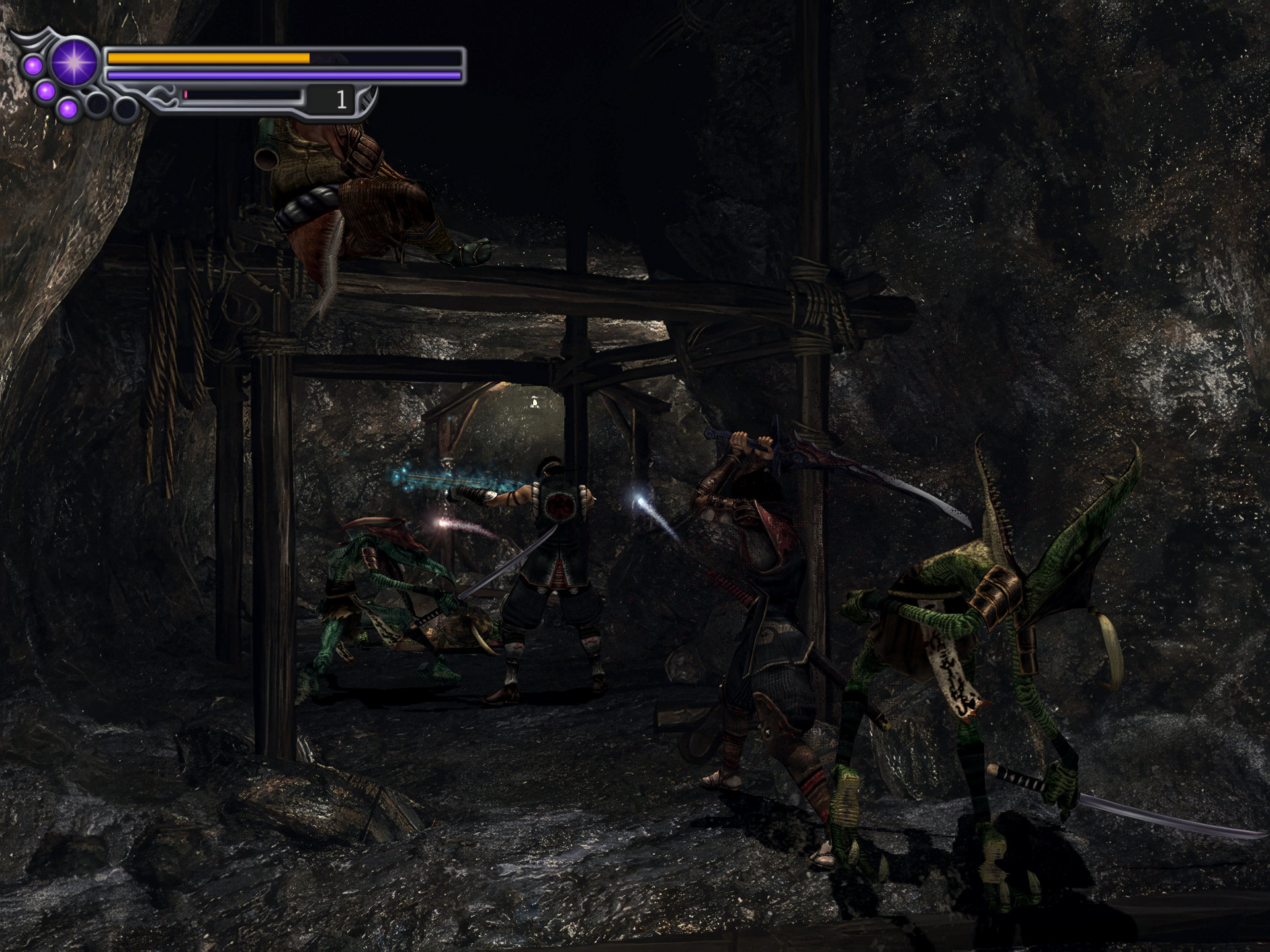Select the large purple star orb icon

point(74,61)
